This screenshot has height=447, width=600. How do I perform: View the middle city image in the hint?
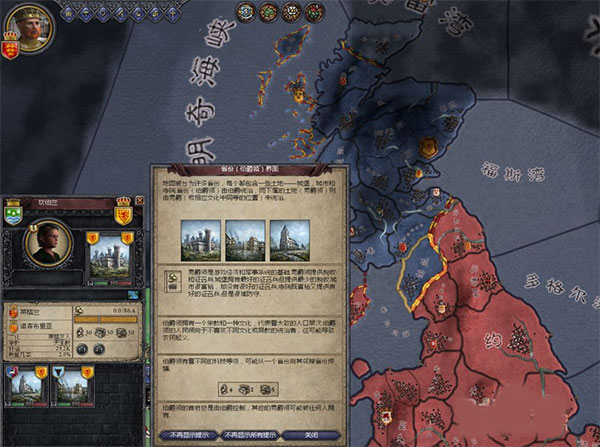(x=244, y=238)
